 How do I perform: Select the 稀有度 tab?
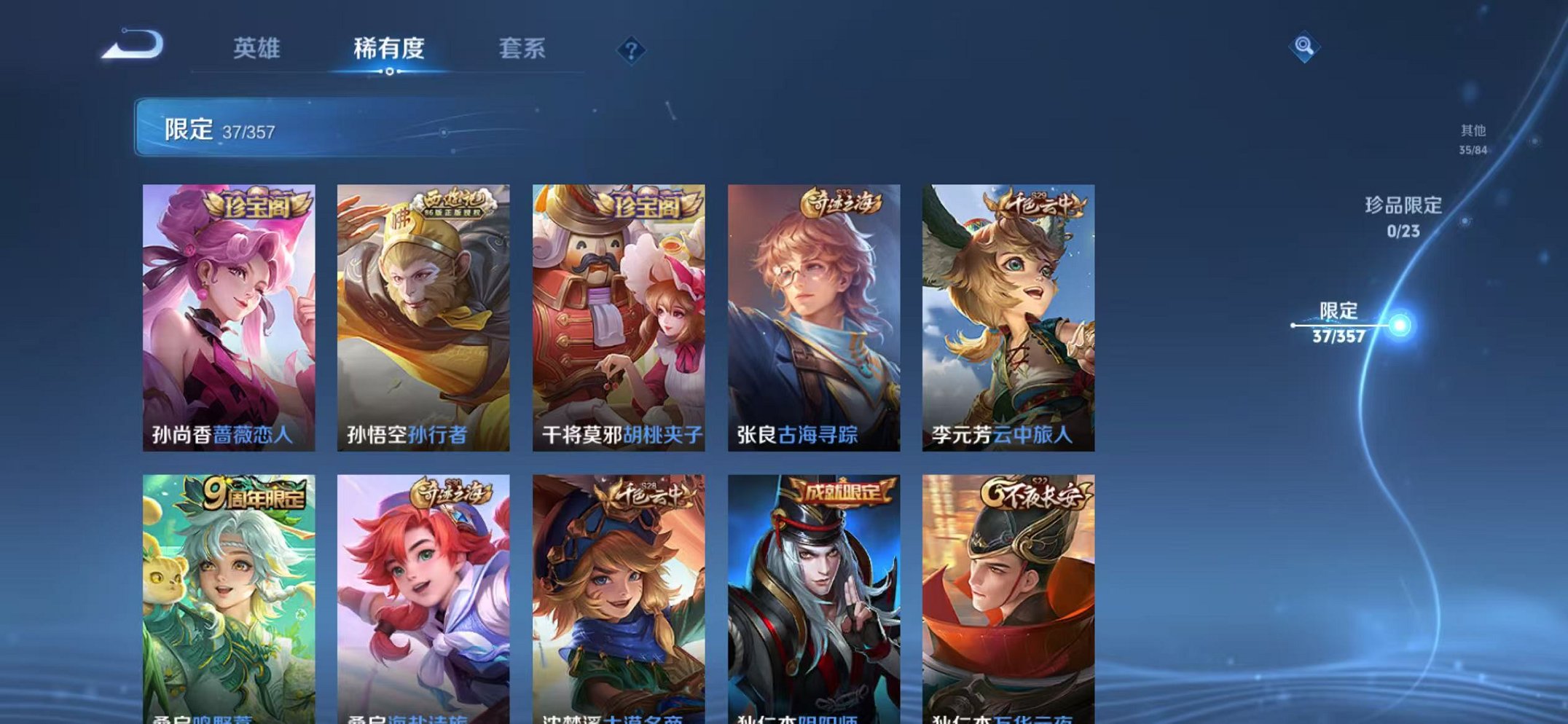pyautogui.click(x=391, y=48)
